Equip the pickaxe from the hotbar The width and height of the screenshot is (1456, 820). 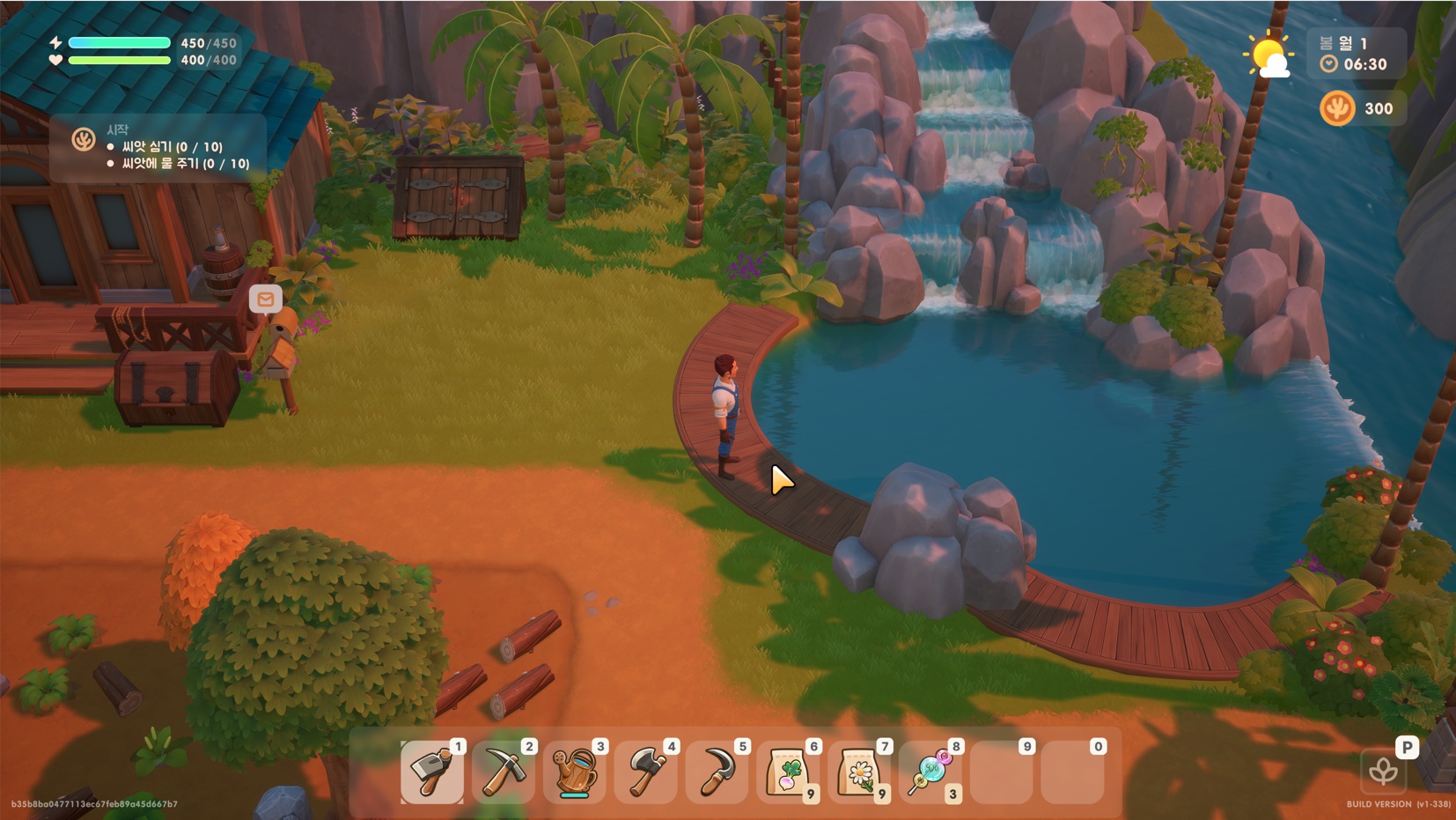click(x=503, y=772)
